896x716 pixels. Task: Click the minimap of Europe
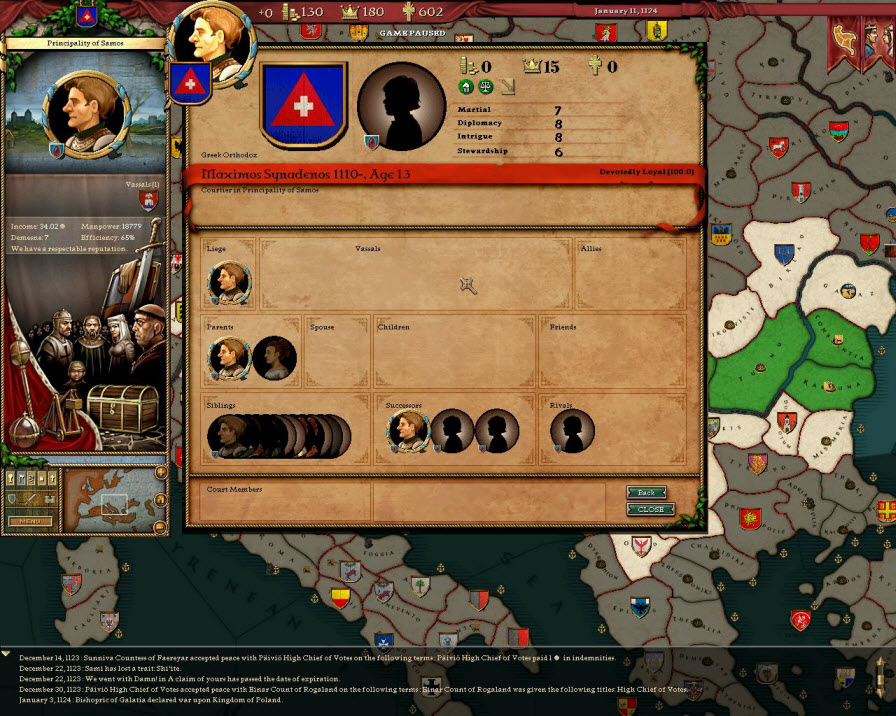[108, 499]
